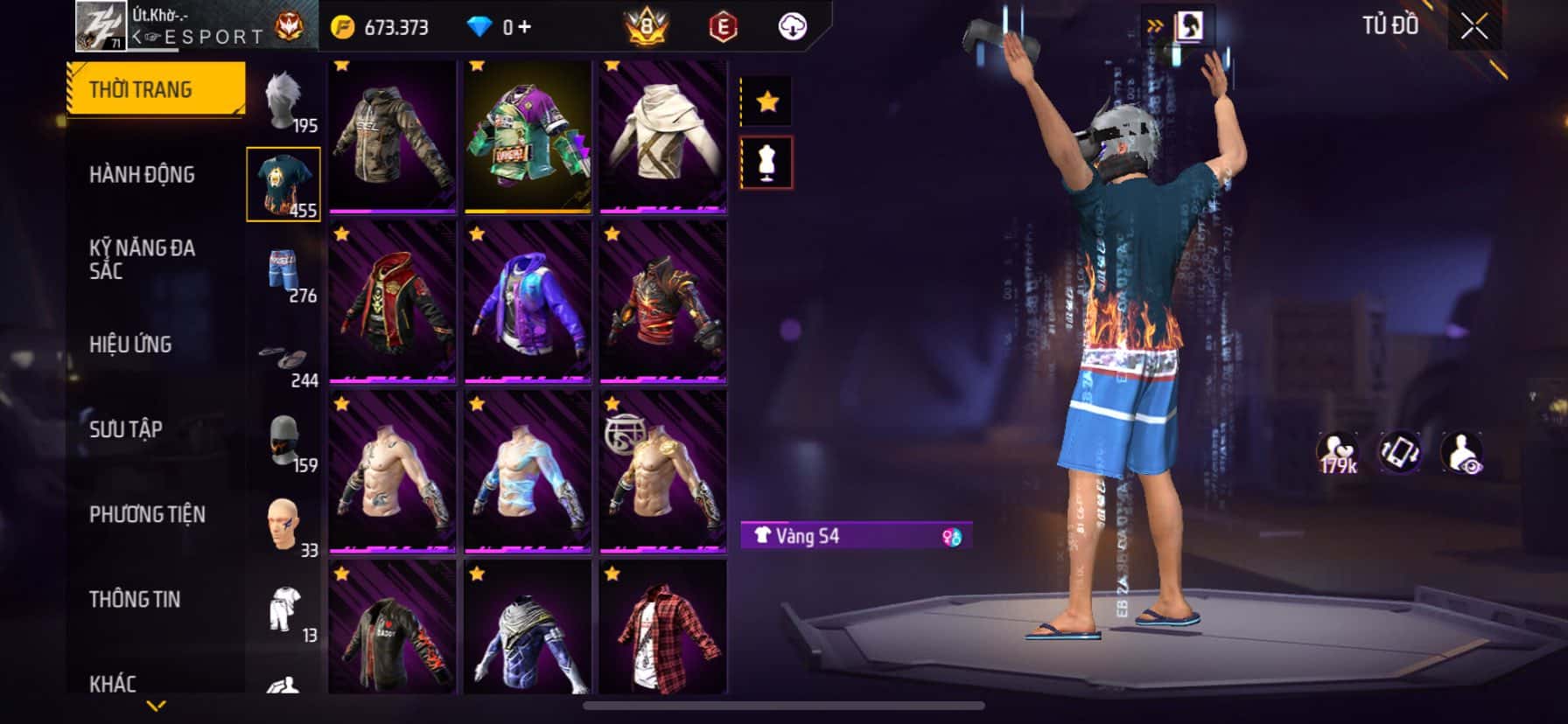Viewport: 1568px width, 724px height.
Task: Switch to Kỹ Năng Đa Sắc section
Action: [142, 260]
